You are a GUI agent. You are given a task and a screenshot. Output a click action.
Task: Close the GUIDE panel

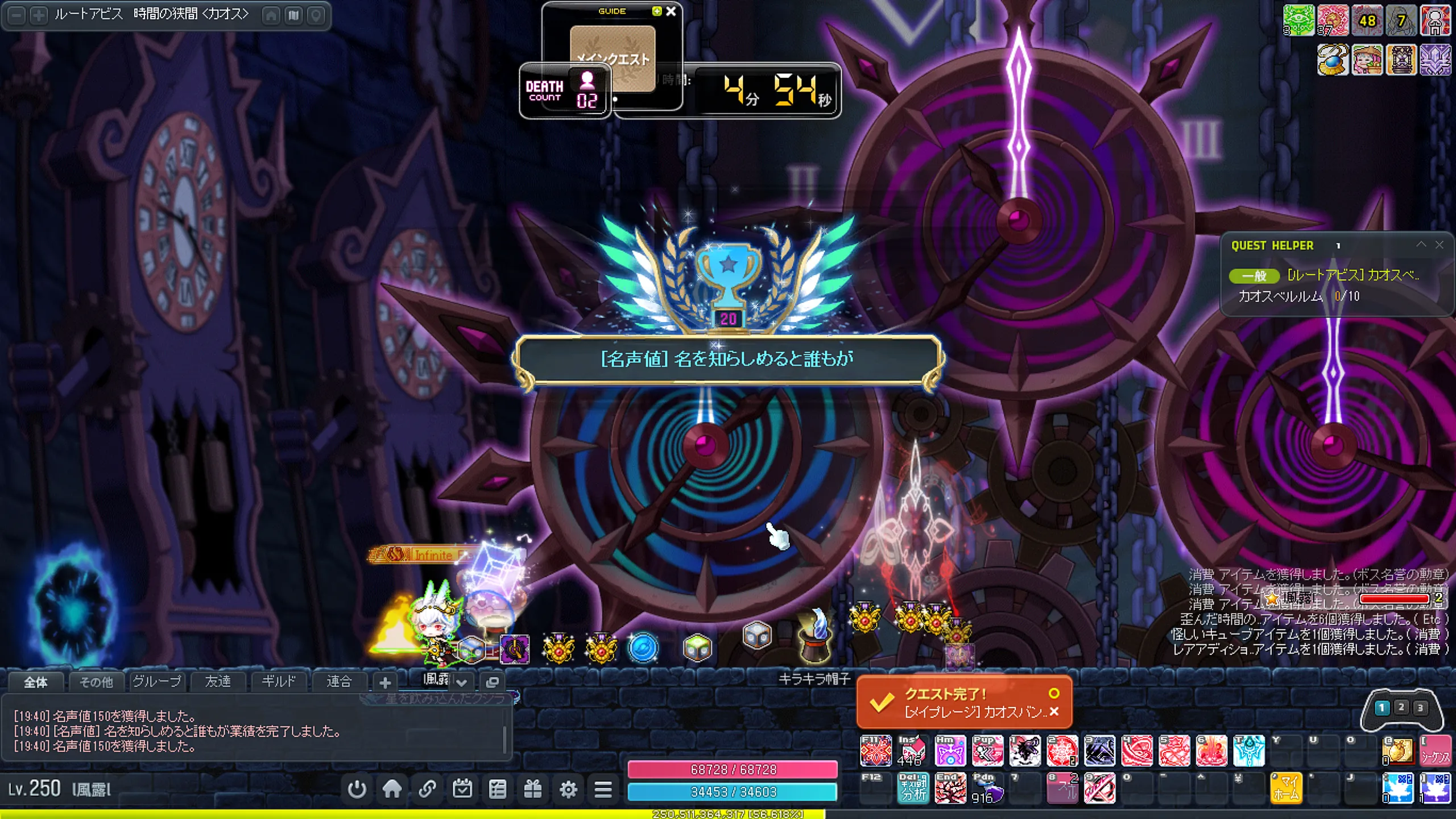tap(671, 11)
